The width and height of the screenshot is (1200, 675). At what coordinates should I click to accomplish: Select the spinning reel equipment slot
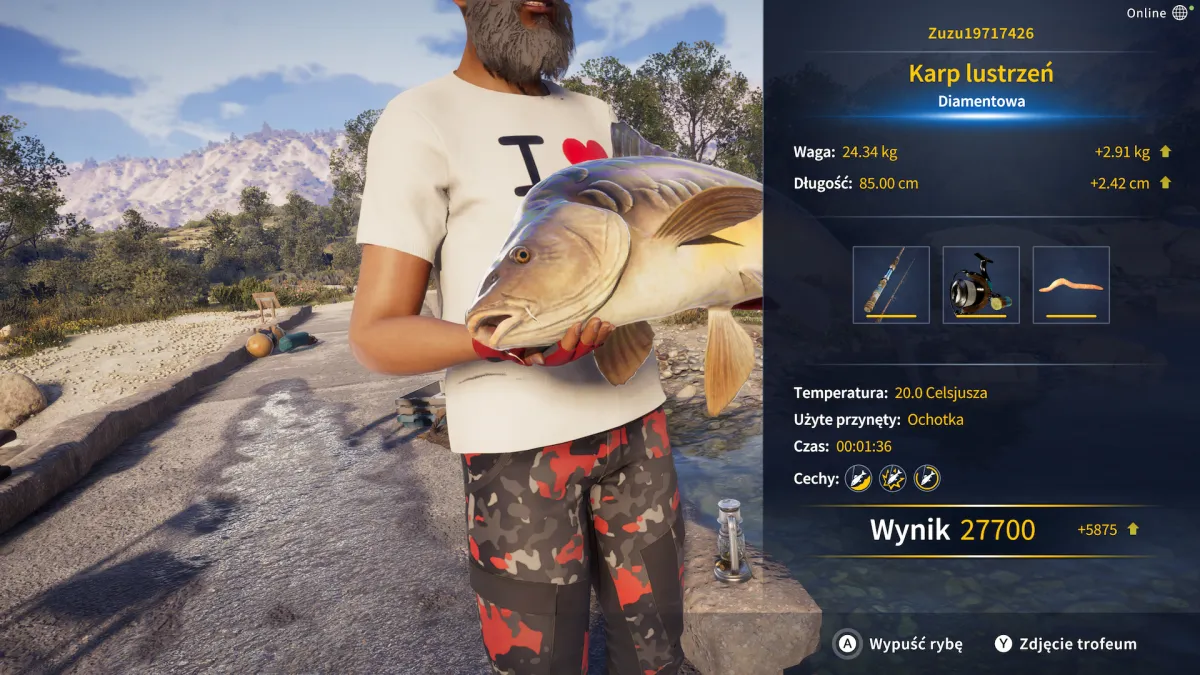(x=981, y=285)
